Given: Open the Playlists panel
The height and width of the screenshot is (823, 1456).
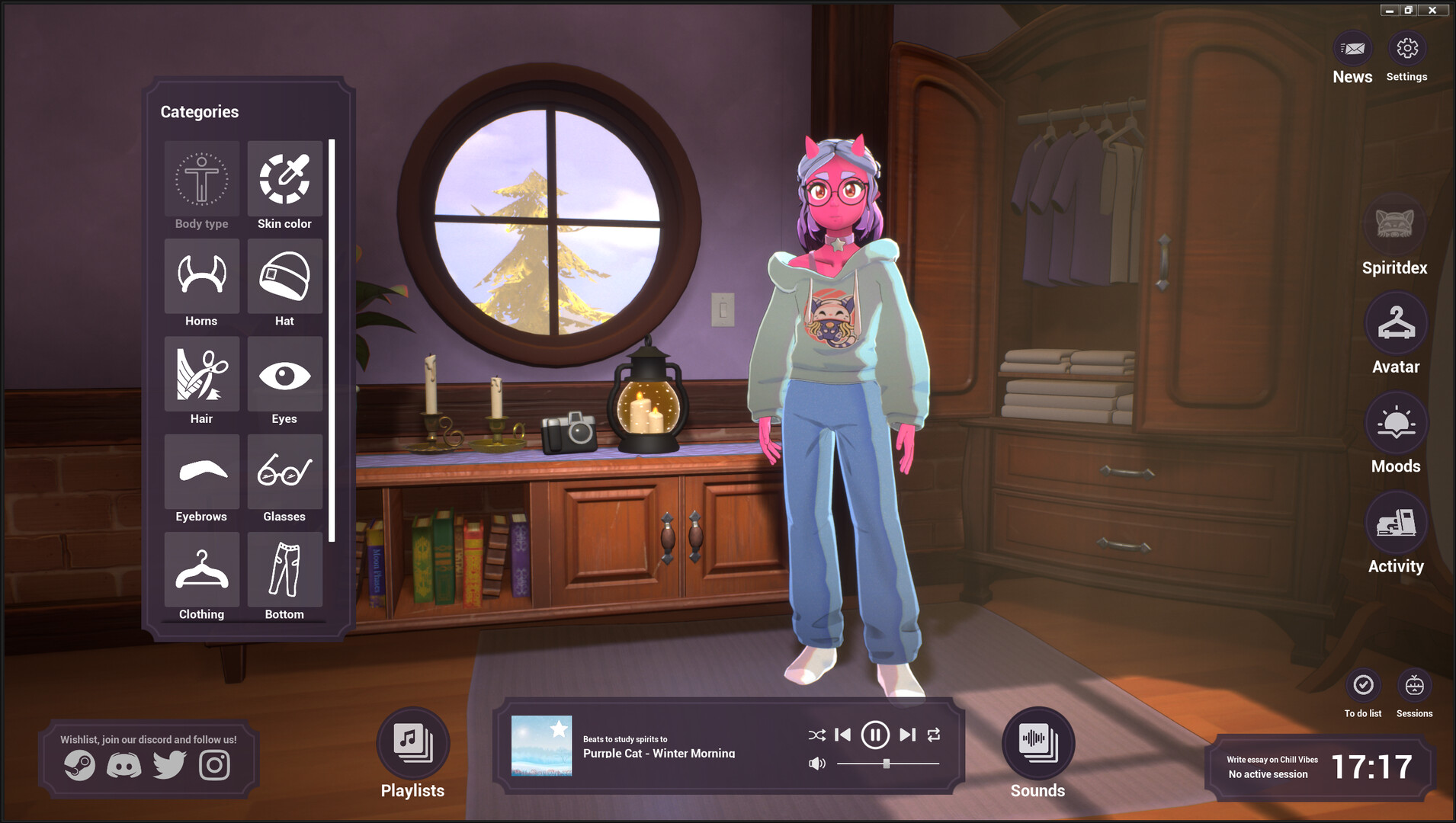Looking at the screenshot, I should click(x=412, y=745).
